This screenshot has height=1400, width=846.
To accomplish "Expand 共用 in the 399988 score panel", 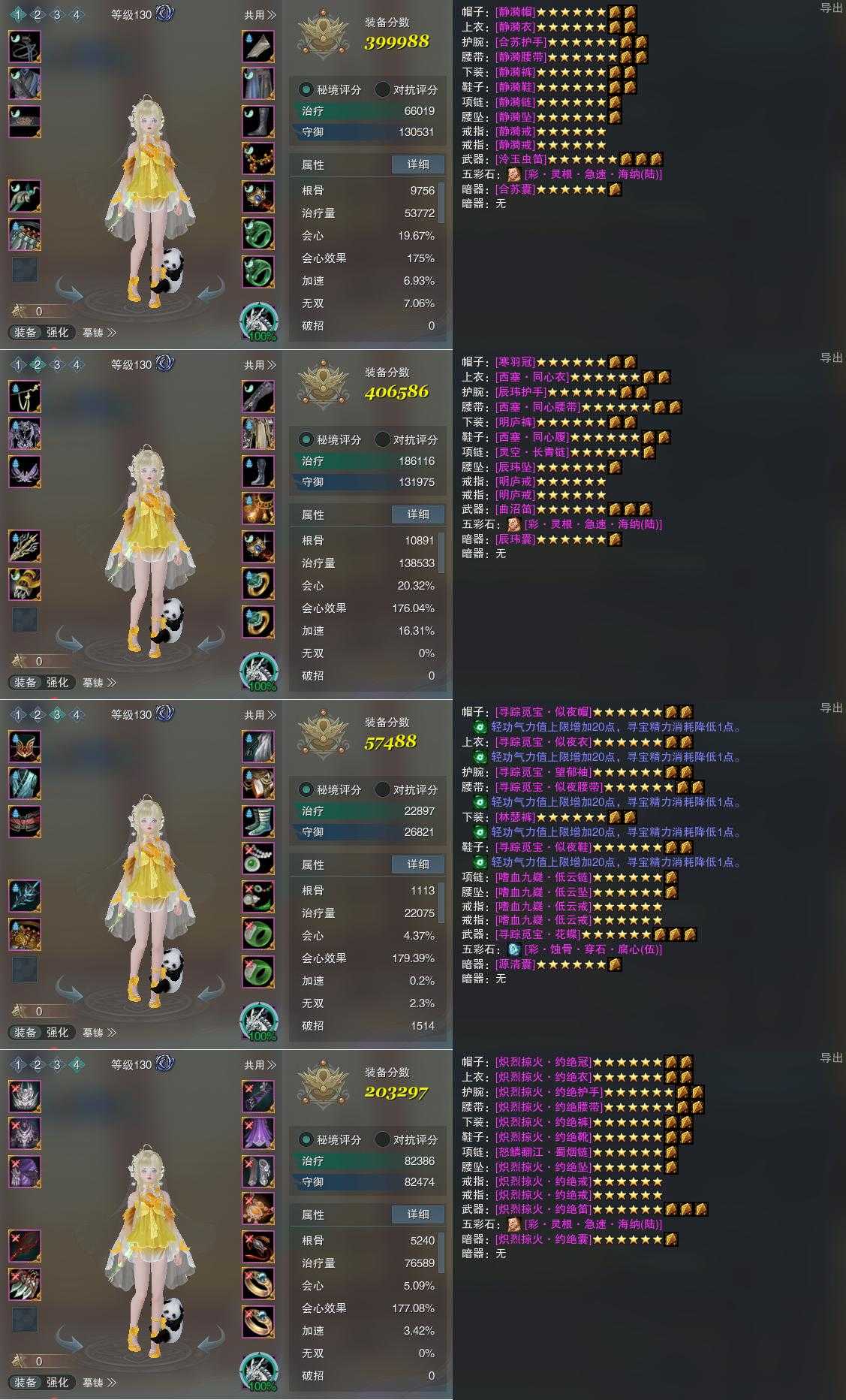I will pos(260,15).
